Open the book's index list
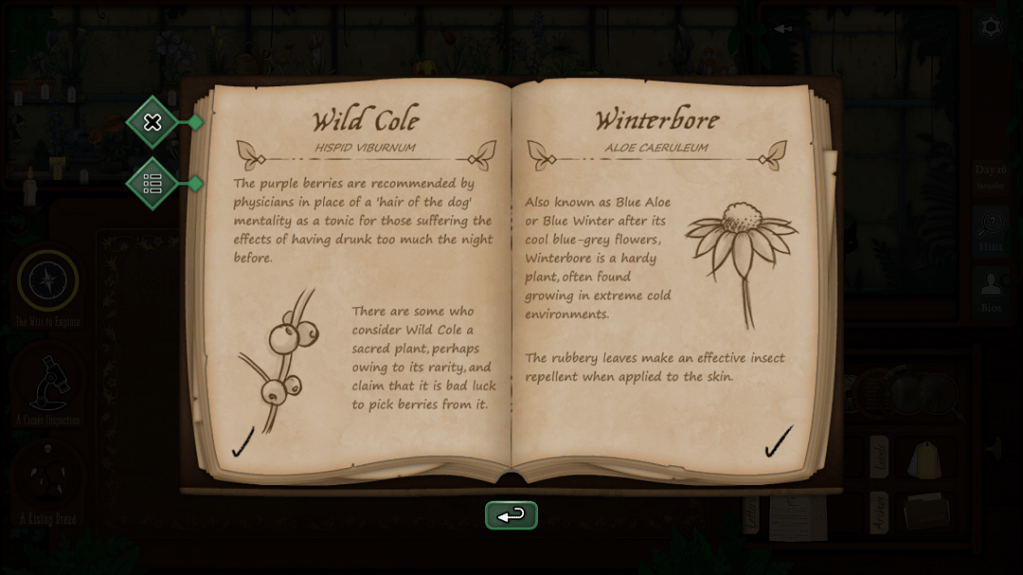This screenshot has width=1023, height=575. (153, 183)
